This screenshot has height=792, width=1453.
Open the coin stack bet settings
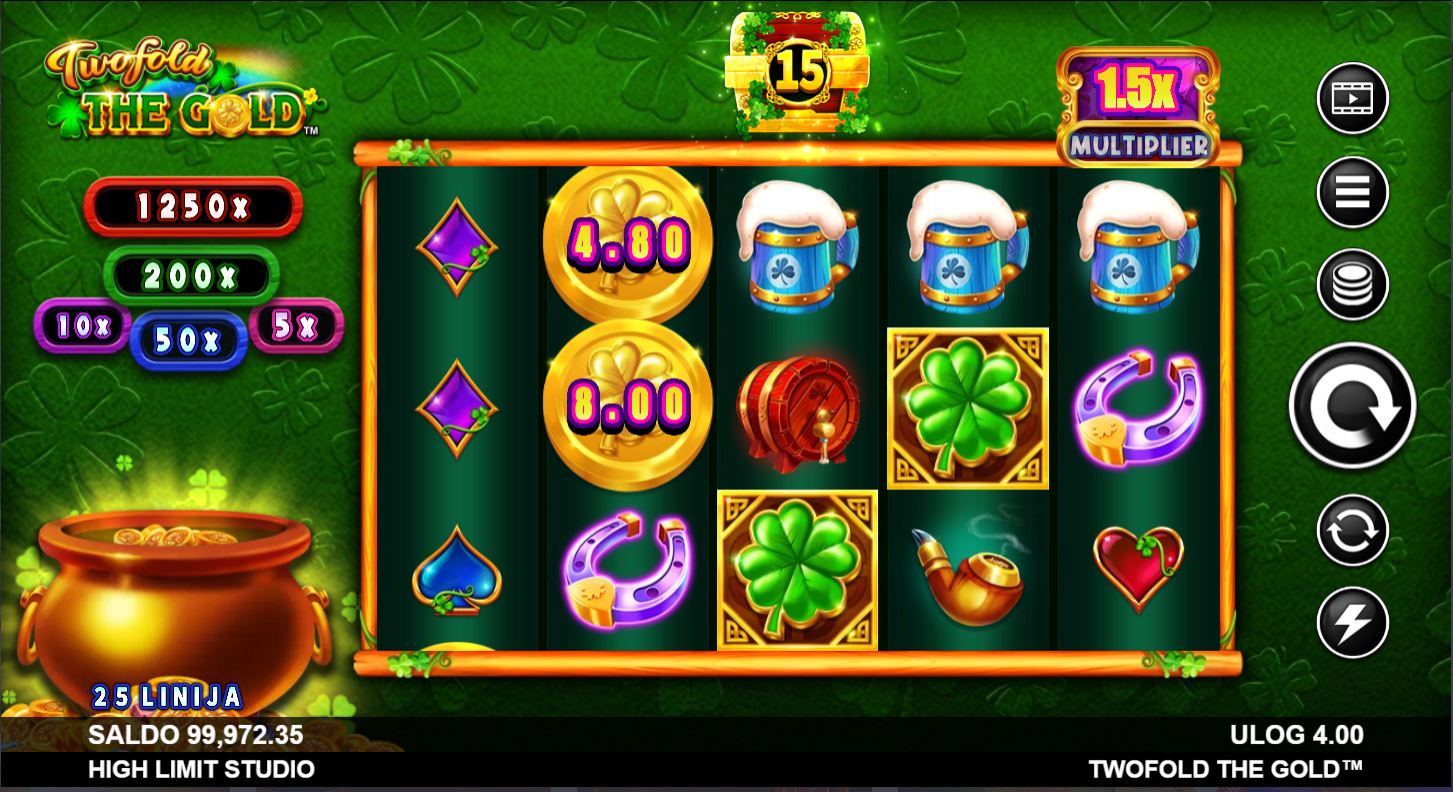1352,285
